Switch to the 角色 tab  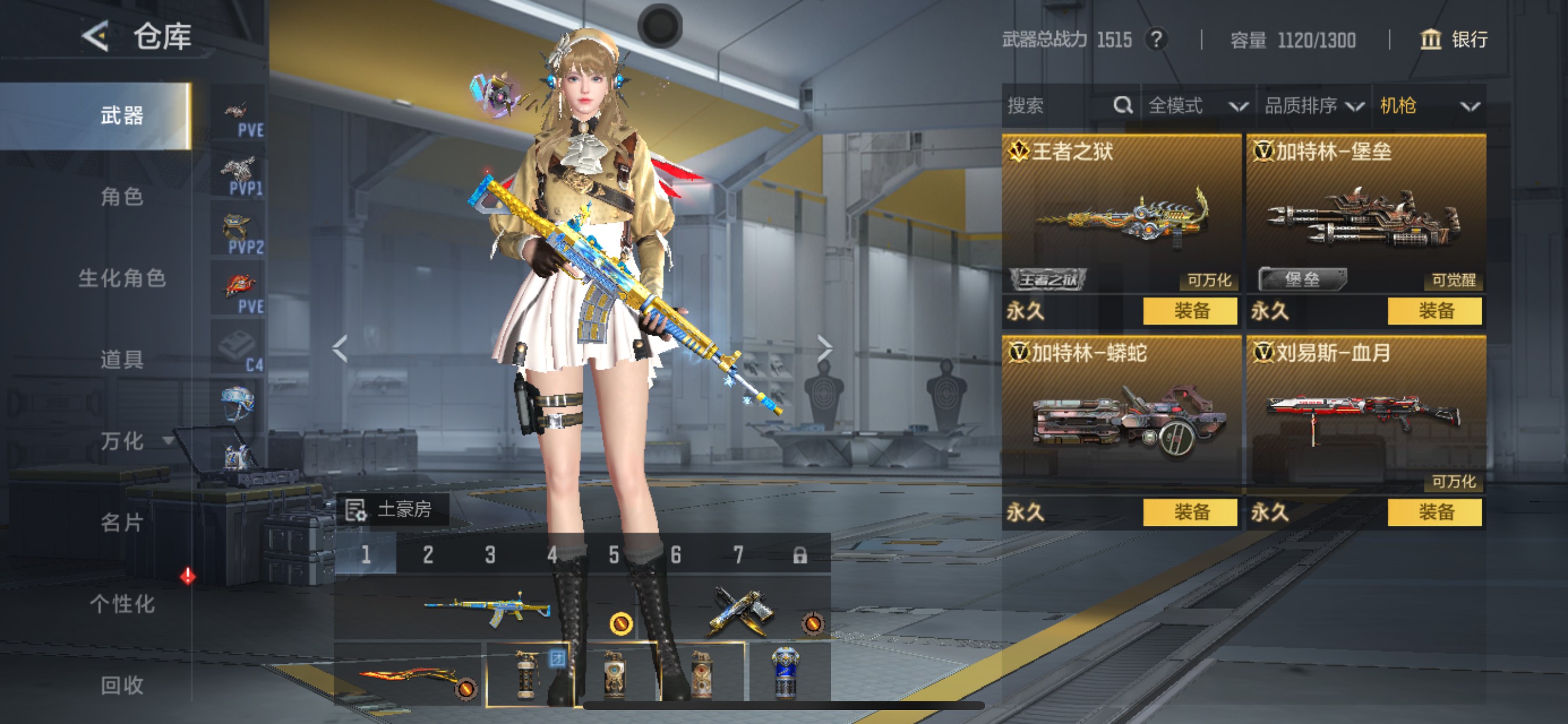pyautogui.click(x=122, y=196)
